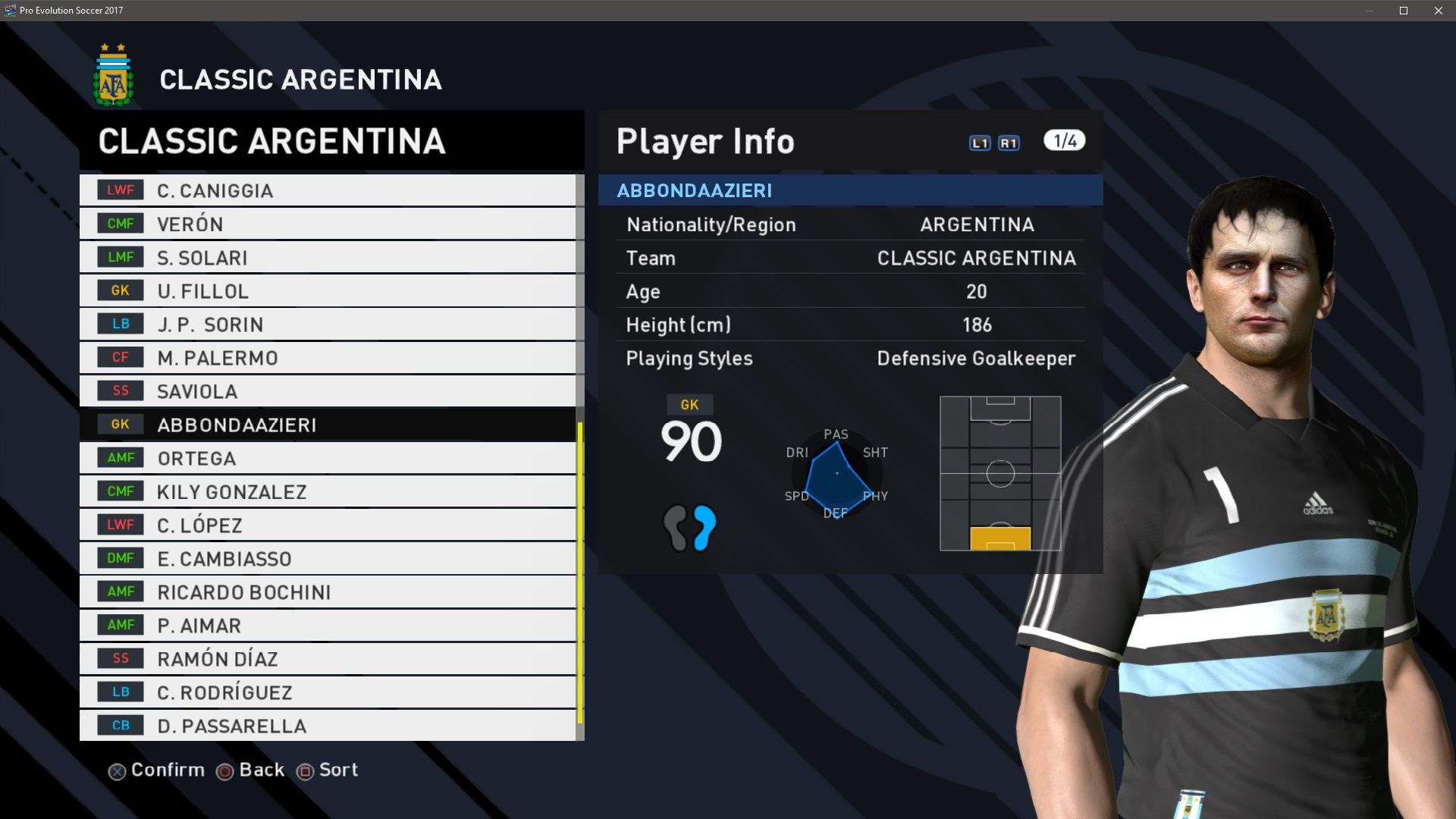The height and width of the screenshot is (819, 1456).
Task: Choose Kily Gonzalez row
Action: coord(328,491)
